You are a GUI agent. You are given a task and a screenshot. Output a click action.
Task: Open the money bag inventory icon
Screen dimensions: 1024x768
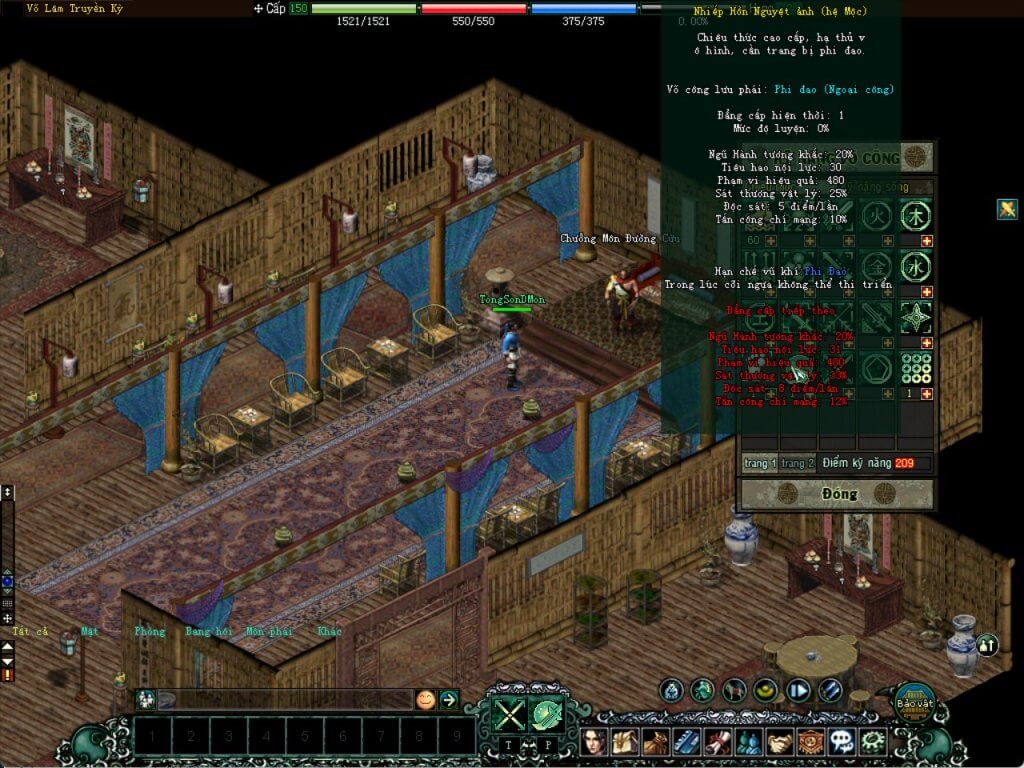655,741
